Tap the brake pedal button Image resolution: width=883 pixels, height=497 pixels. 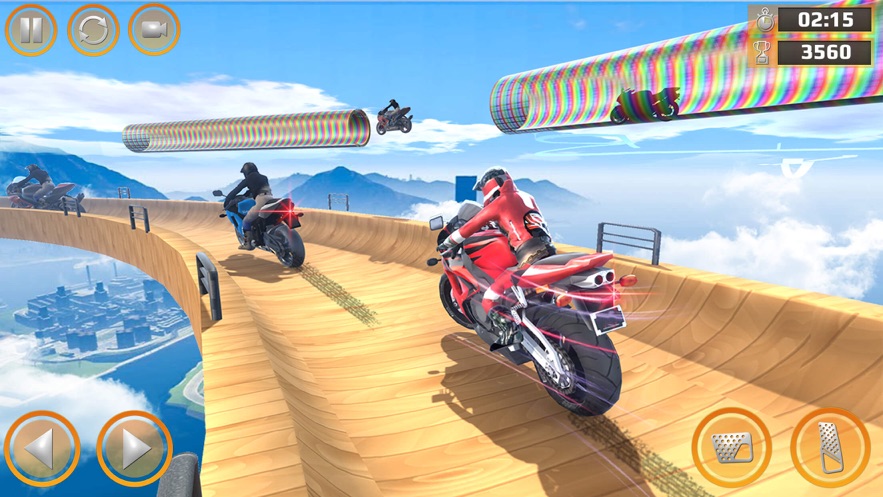click(731, 447)
